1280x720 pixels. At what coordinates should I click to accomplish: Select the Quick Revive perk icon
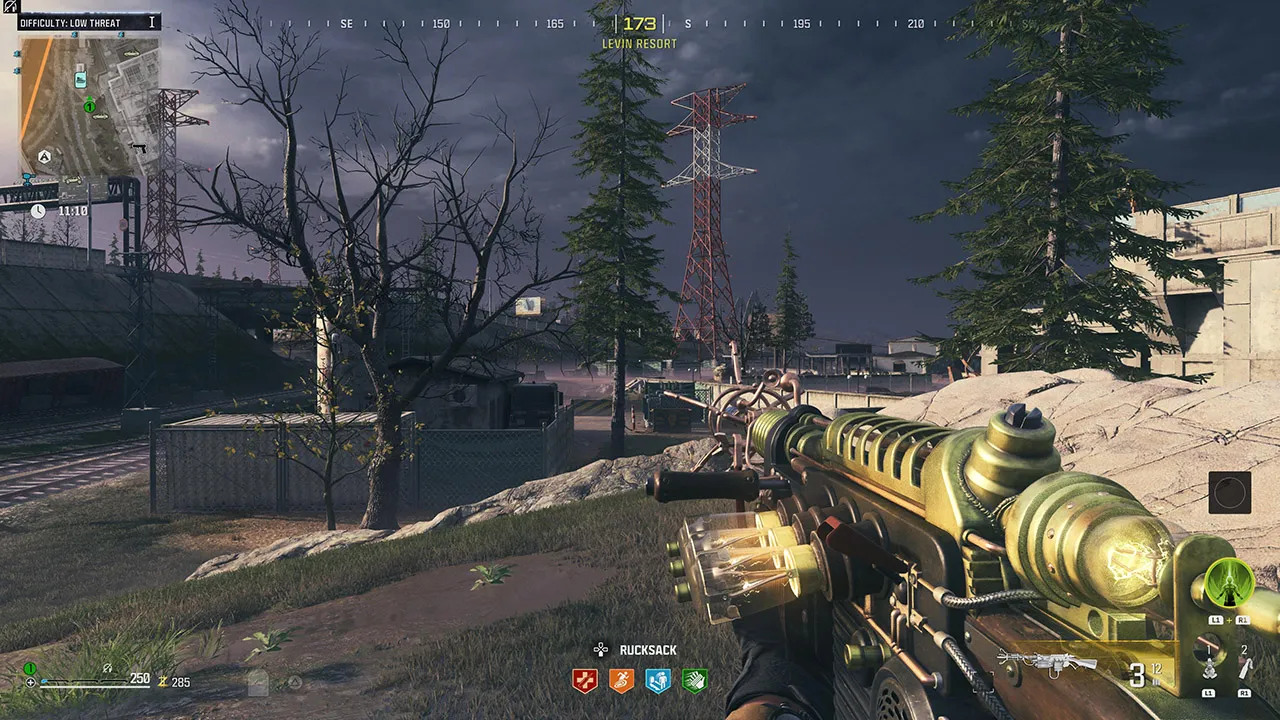click(658, 681)
